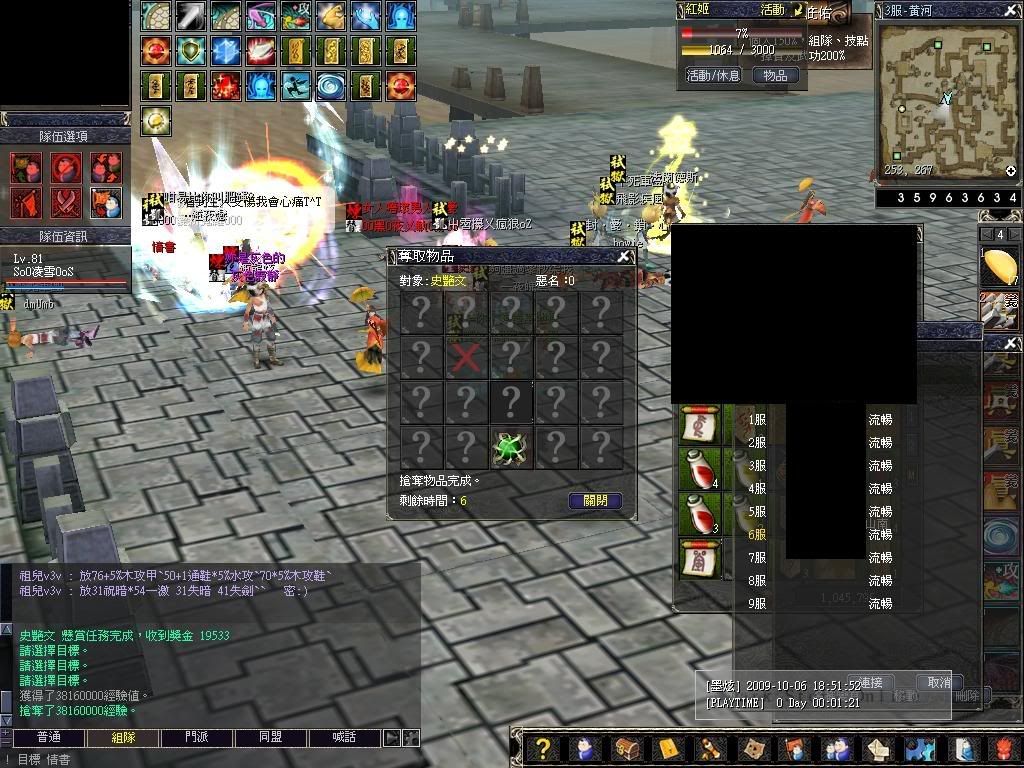The image size is (1024, 768).
Task: Switch to the 普通 chat tab
Action: click(x=48, y=737)
